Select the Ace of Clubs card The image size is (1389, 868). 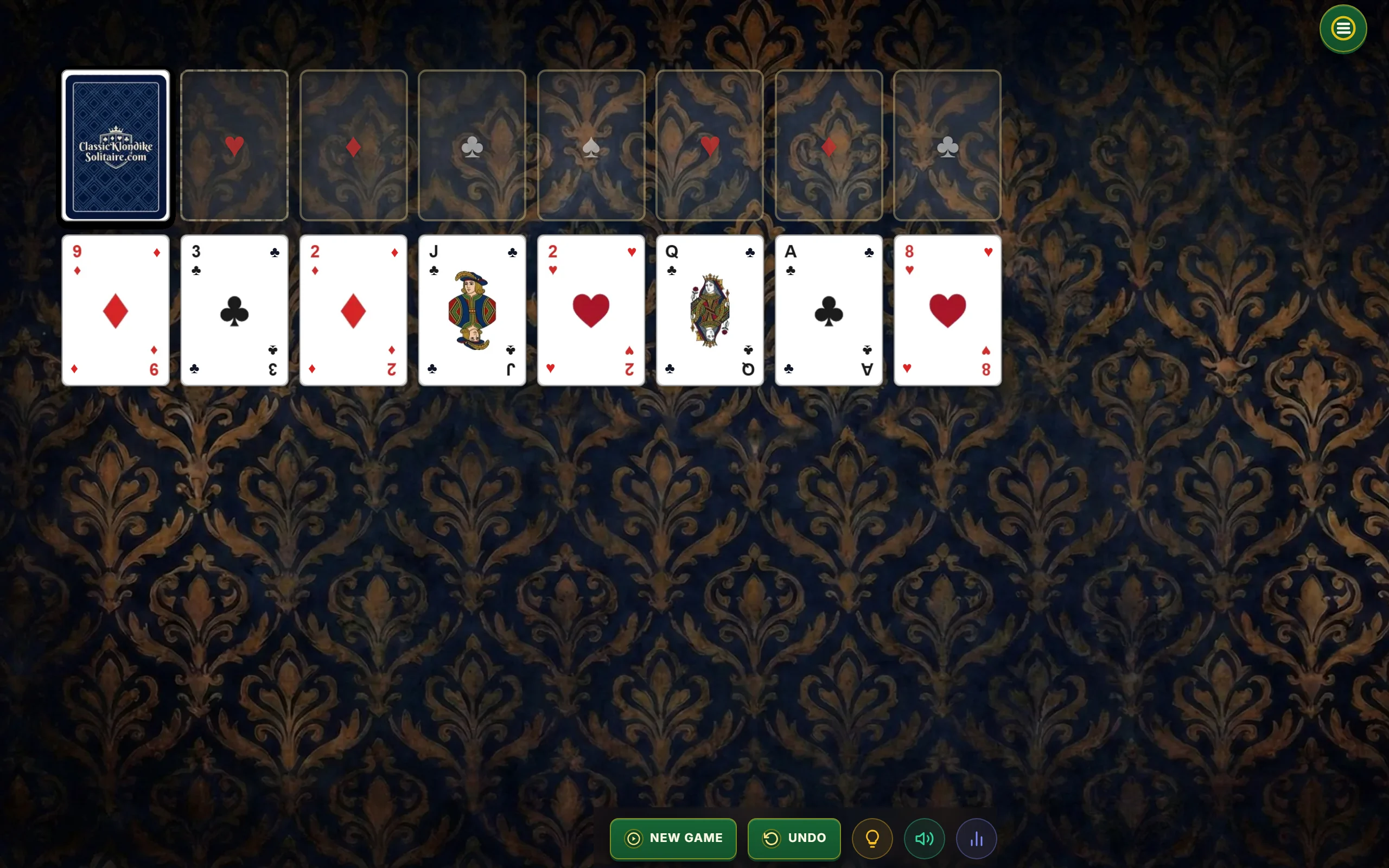tap(828, 310)
